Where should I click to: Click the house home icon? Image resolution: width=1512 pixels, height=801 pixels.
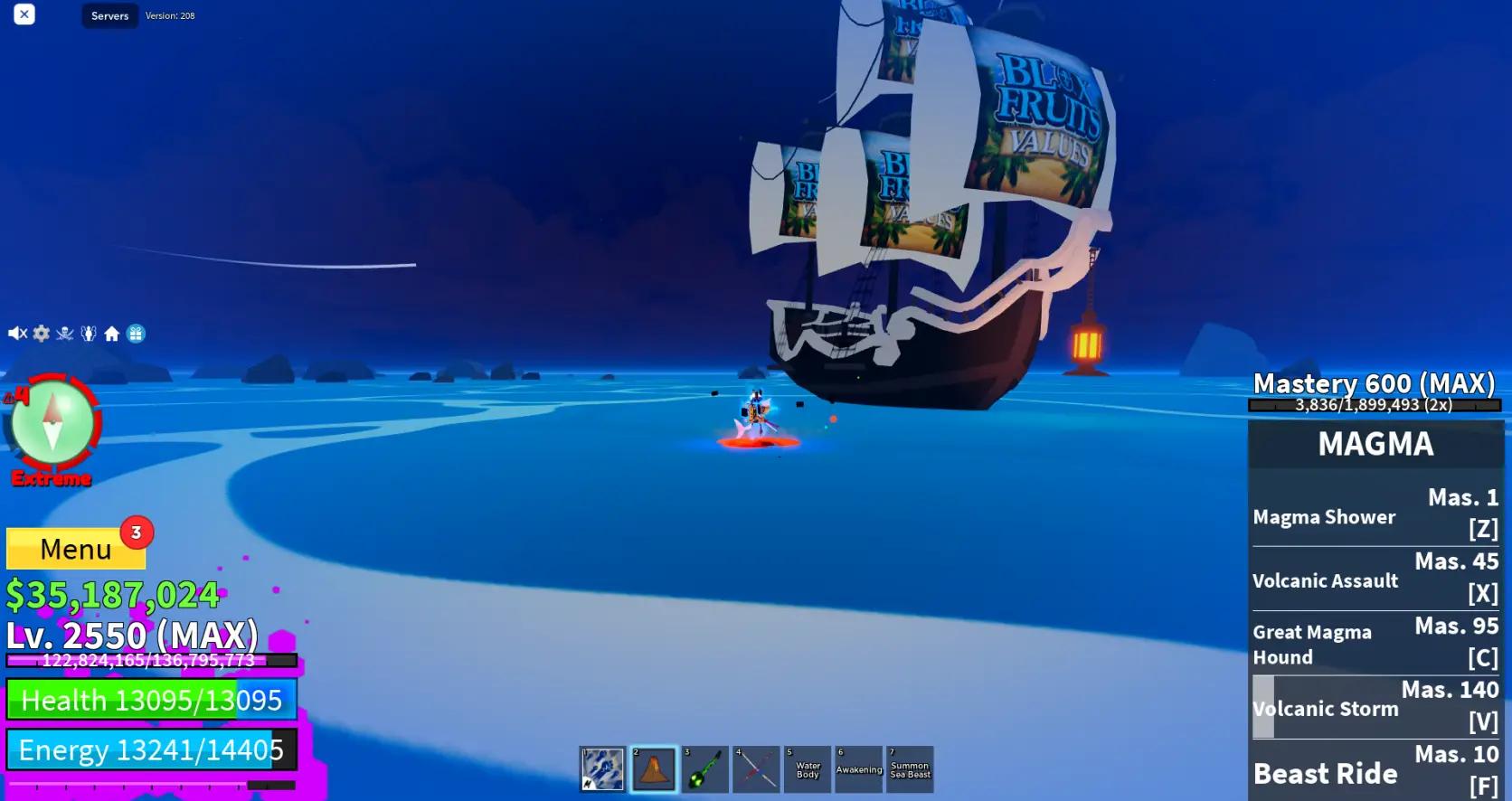(111, 334)
